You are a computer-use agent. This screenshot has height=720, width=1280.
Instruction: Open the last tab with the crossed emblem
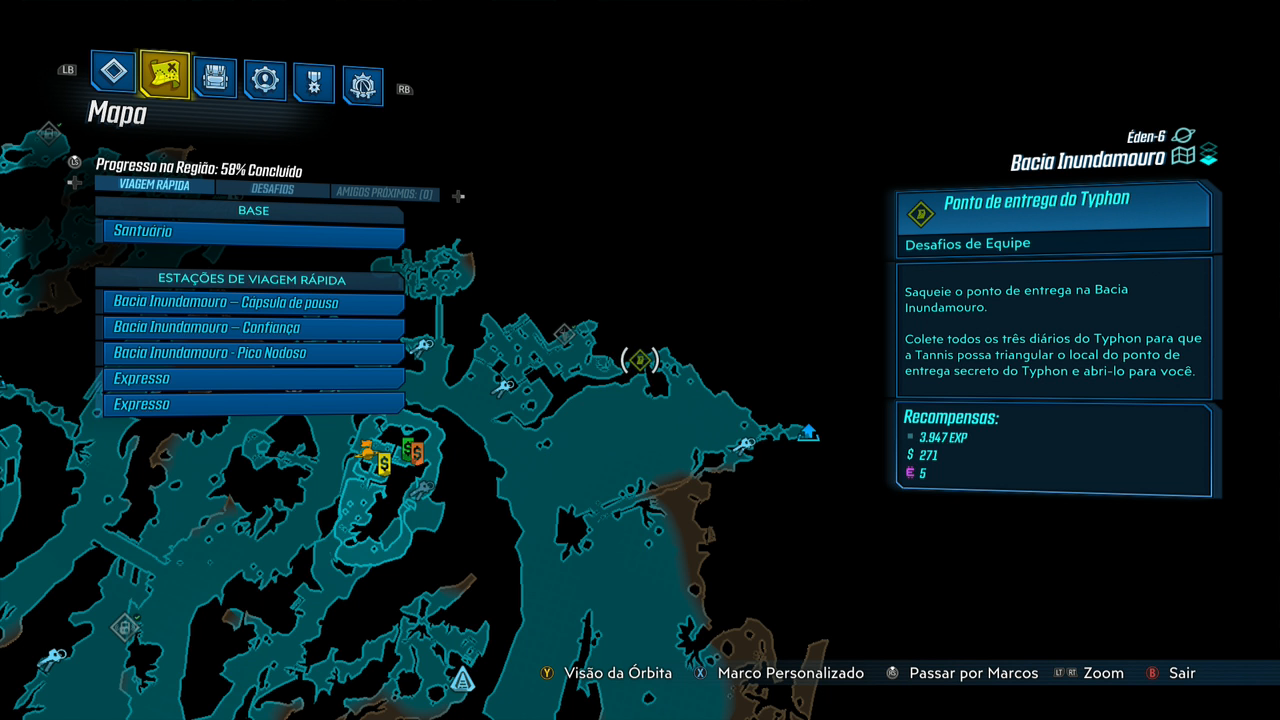[363, 86]
